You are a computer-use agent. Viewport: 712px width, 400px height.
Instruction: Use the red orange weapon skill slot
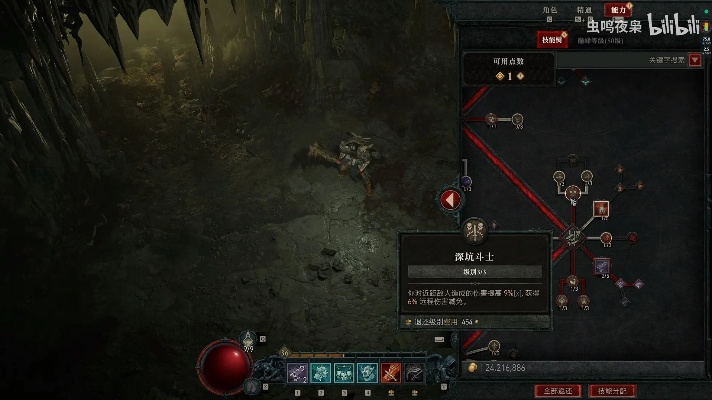pos(389,373)
